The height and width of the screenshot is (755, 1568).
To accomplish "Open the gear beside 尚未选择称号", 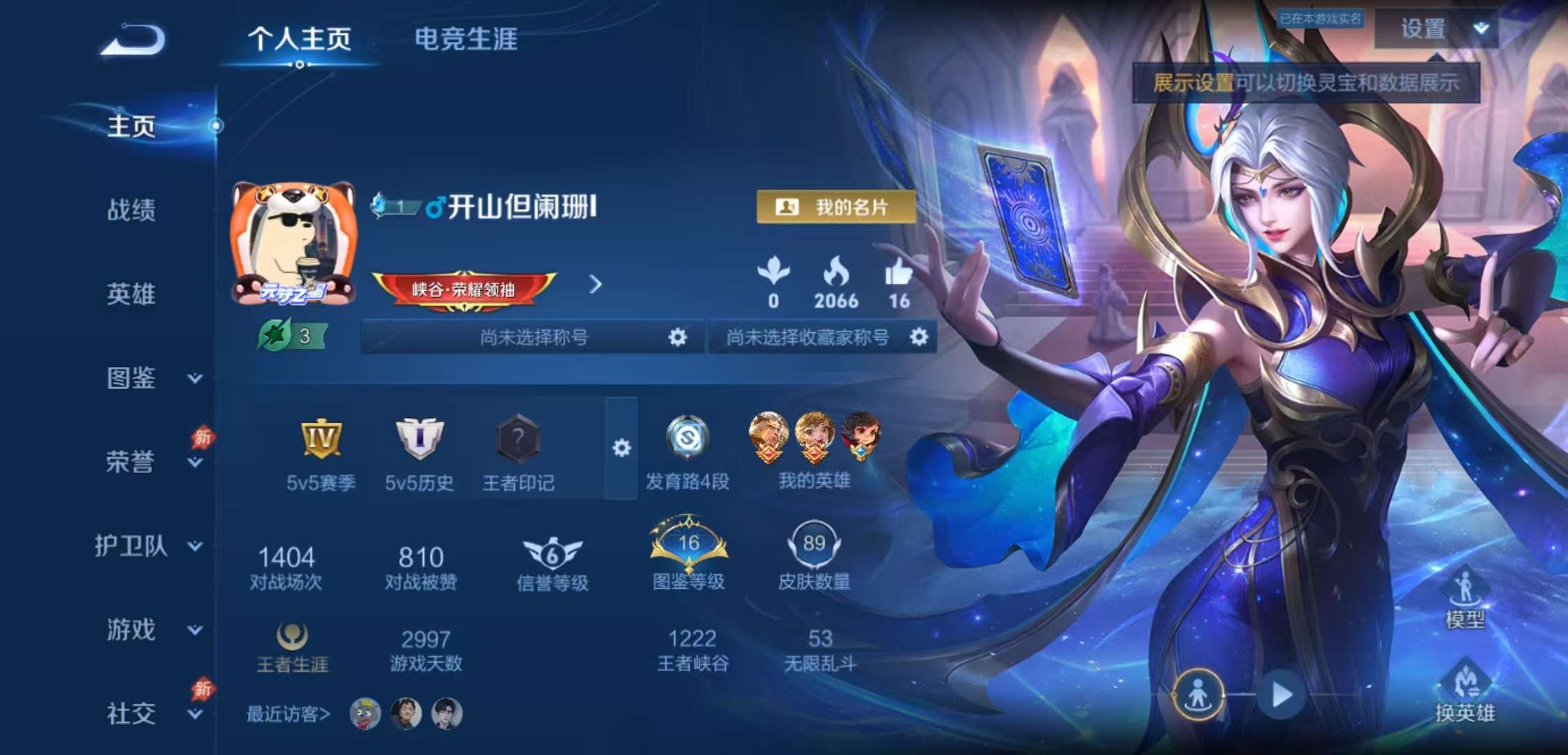I will 676,336.
